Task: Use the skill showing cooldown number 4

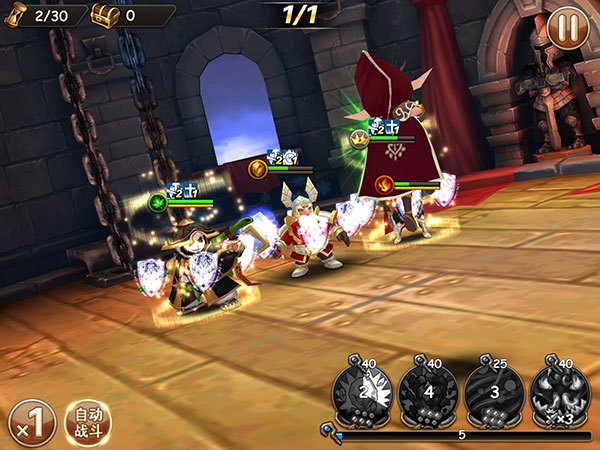Action: [x=428, y=391]
